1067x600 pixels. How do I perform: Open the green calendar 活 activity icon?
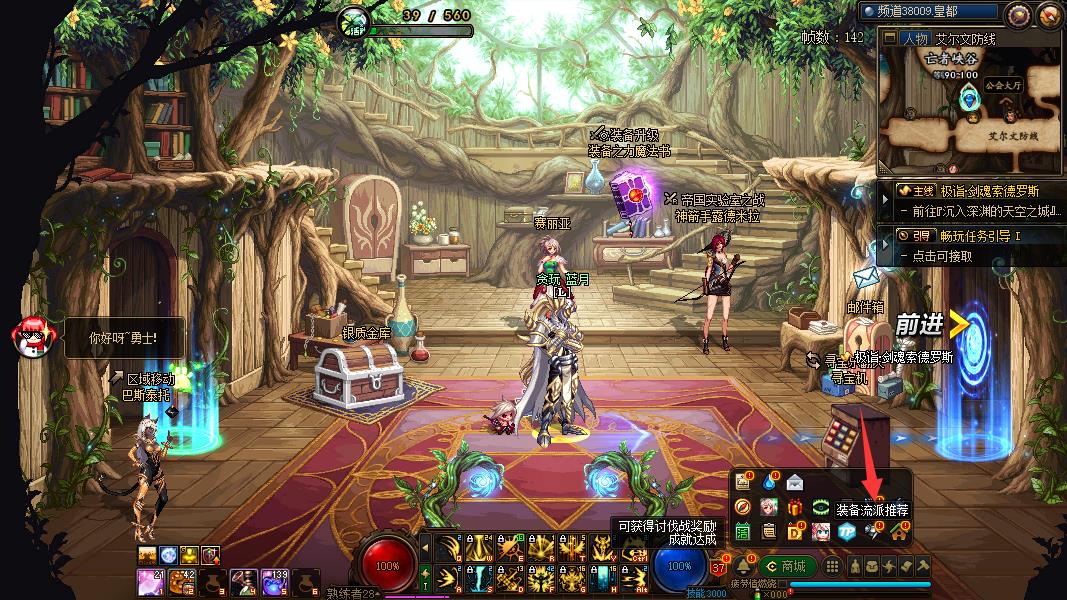tap(742, 531)
